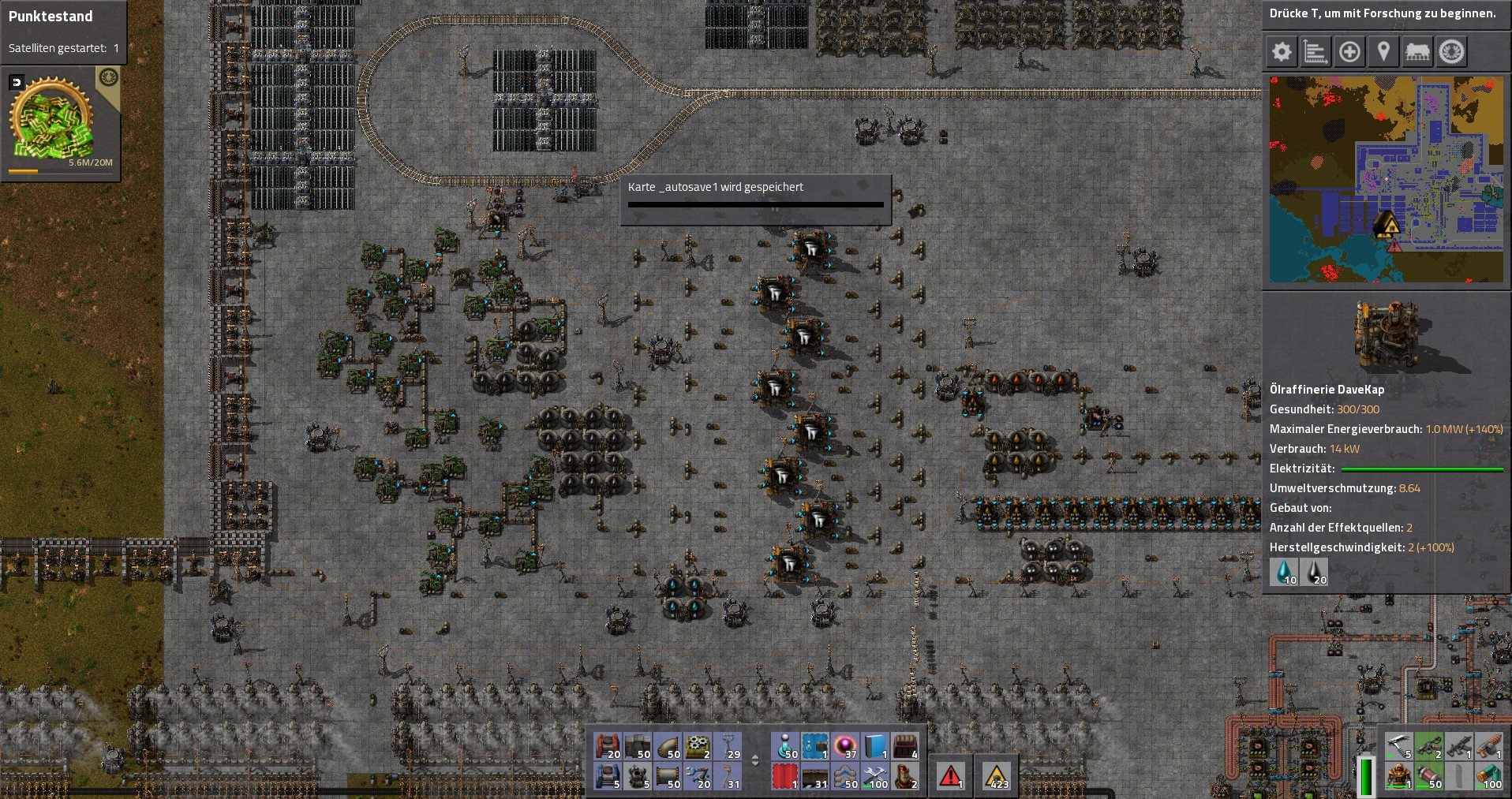Screen dimensions: 1512x799
Task: Select the yellow warning alert with 423
Action: (997, 776)
